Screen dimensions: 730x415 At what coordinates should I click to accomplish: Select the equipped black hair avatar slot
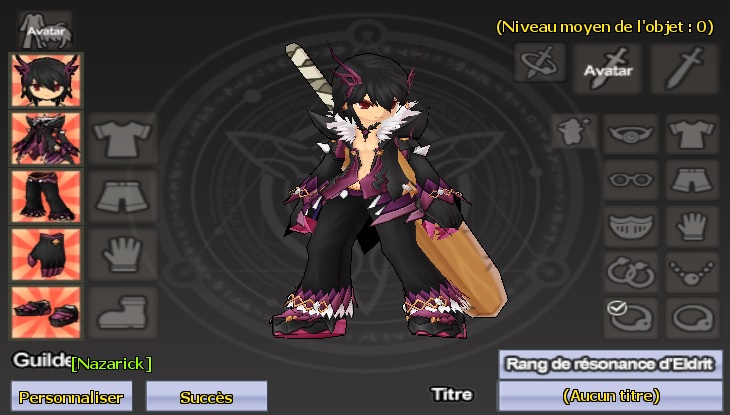coord(46,79)
